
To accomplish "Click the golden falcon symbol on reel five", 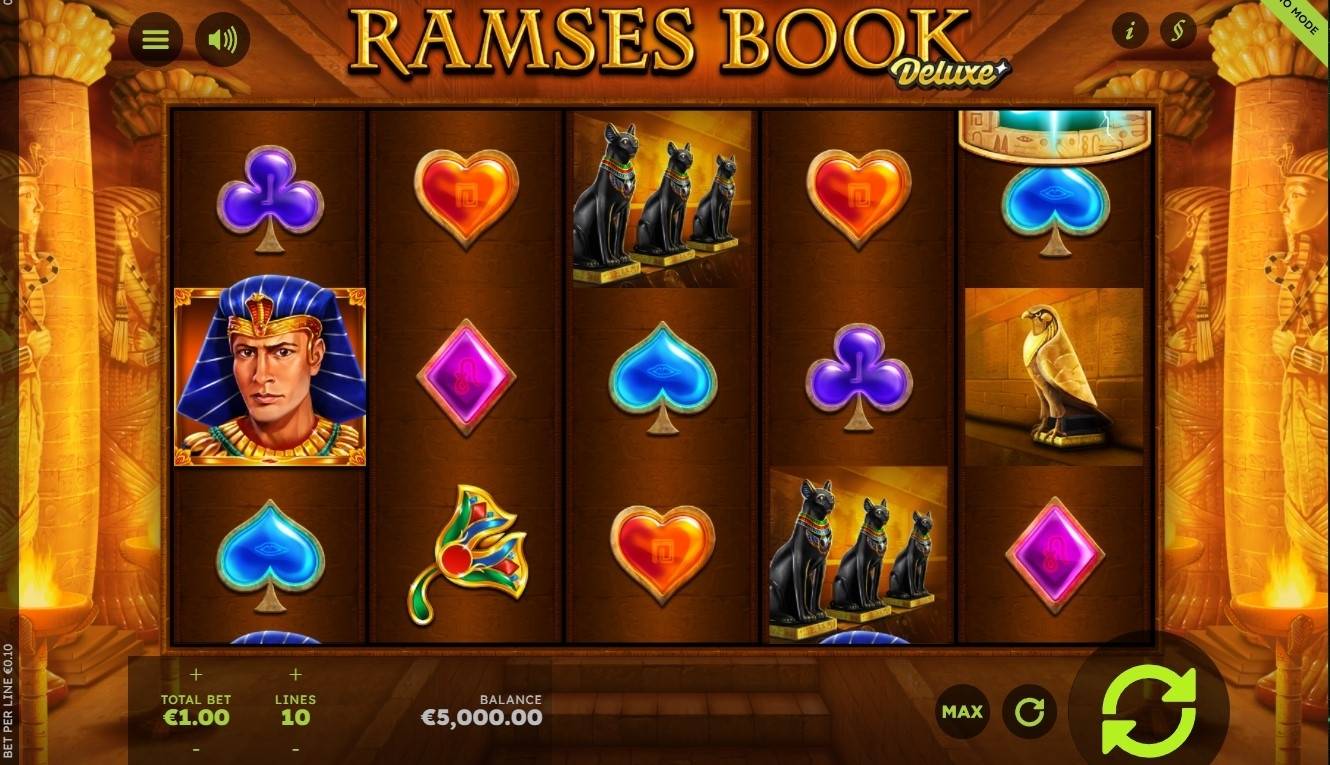I will click(x=1053, y=377).
